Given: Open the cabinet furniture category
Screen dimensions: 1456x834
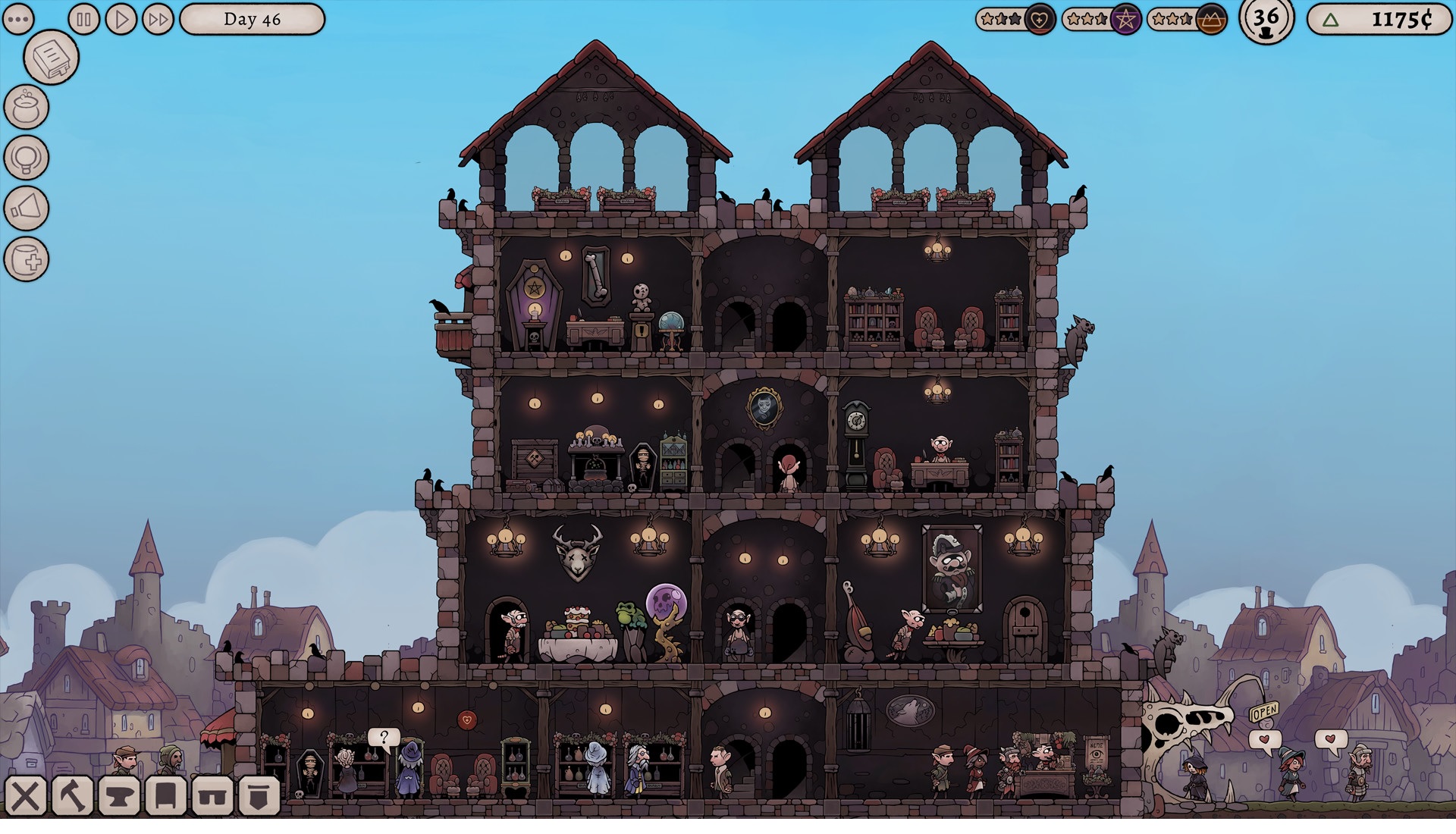Looking at the screenshot, I should pos(166,796).
